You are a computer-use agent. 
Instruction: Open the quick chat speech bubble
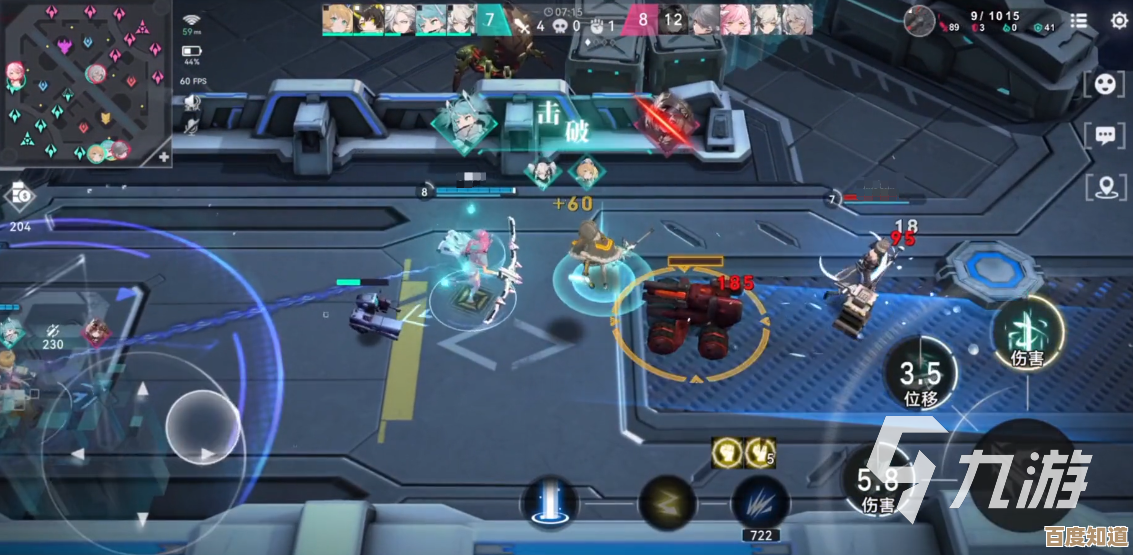(x=1104, y=135)
